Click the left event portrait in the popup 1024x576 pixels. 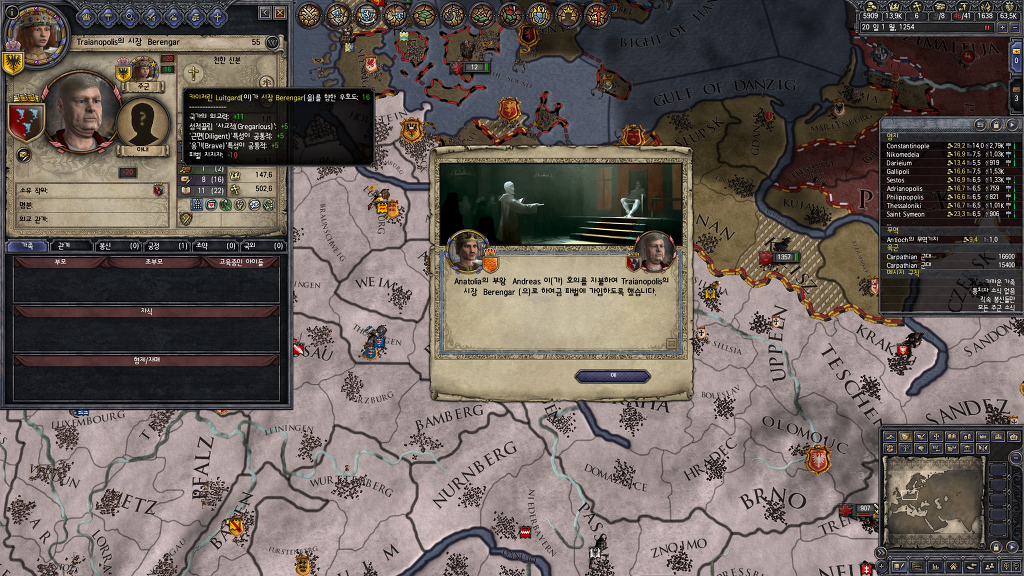click(467, 250)
